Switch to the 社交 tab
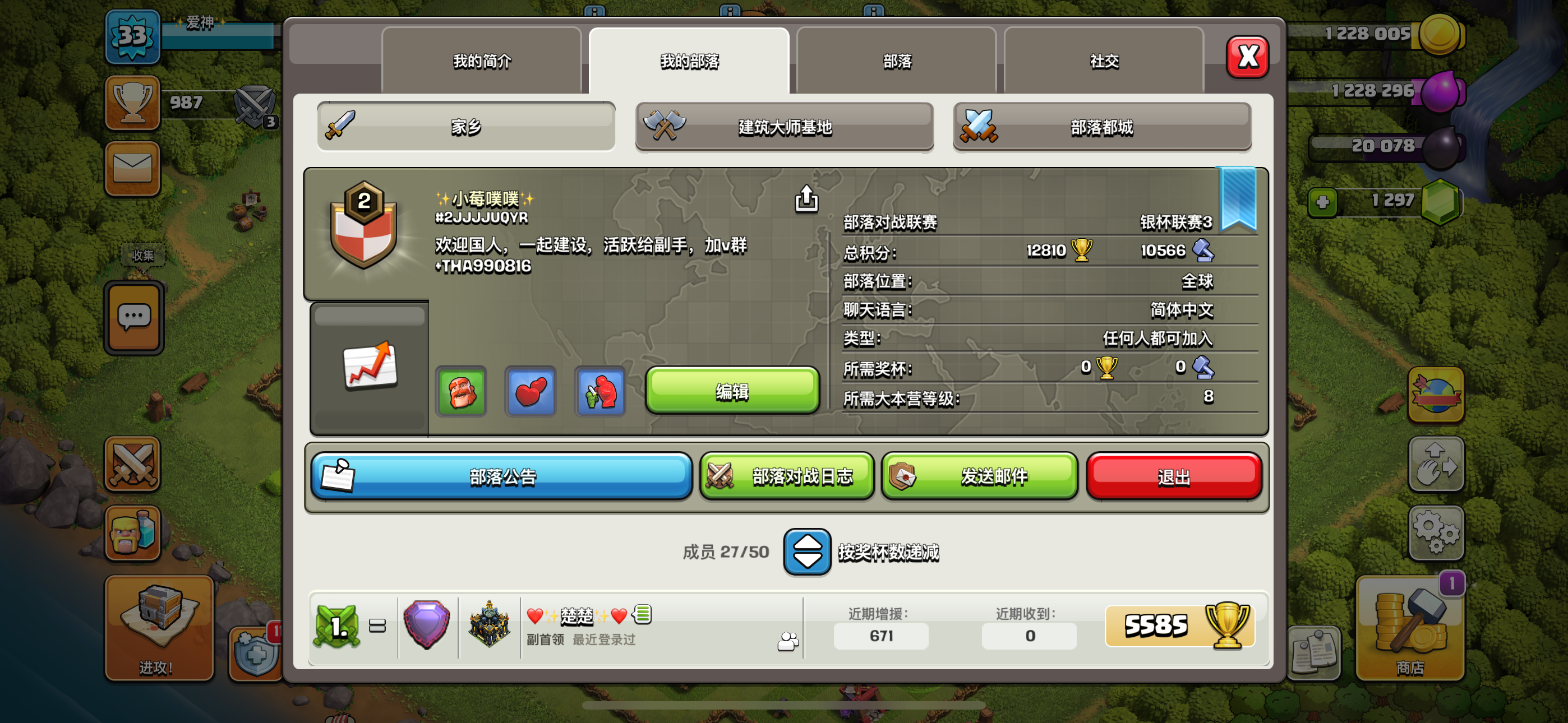This screenshot has width=1568, height=723. [x=1104, y=61]
